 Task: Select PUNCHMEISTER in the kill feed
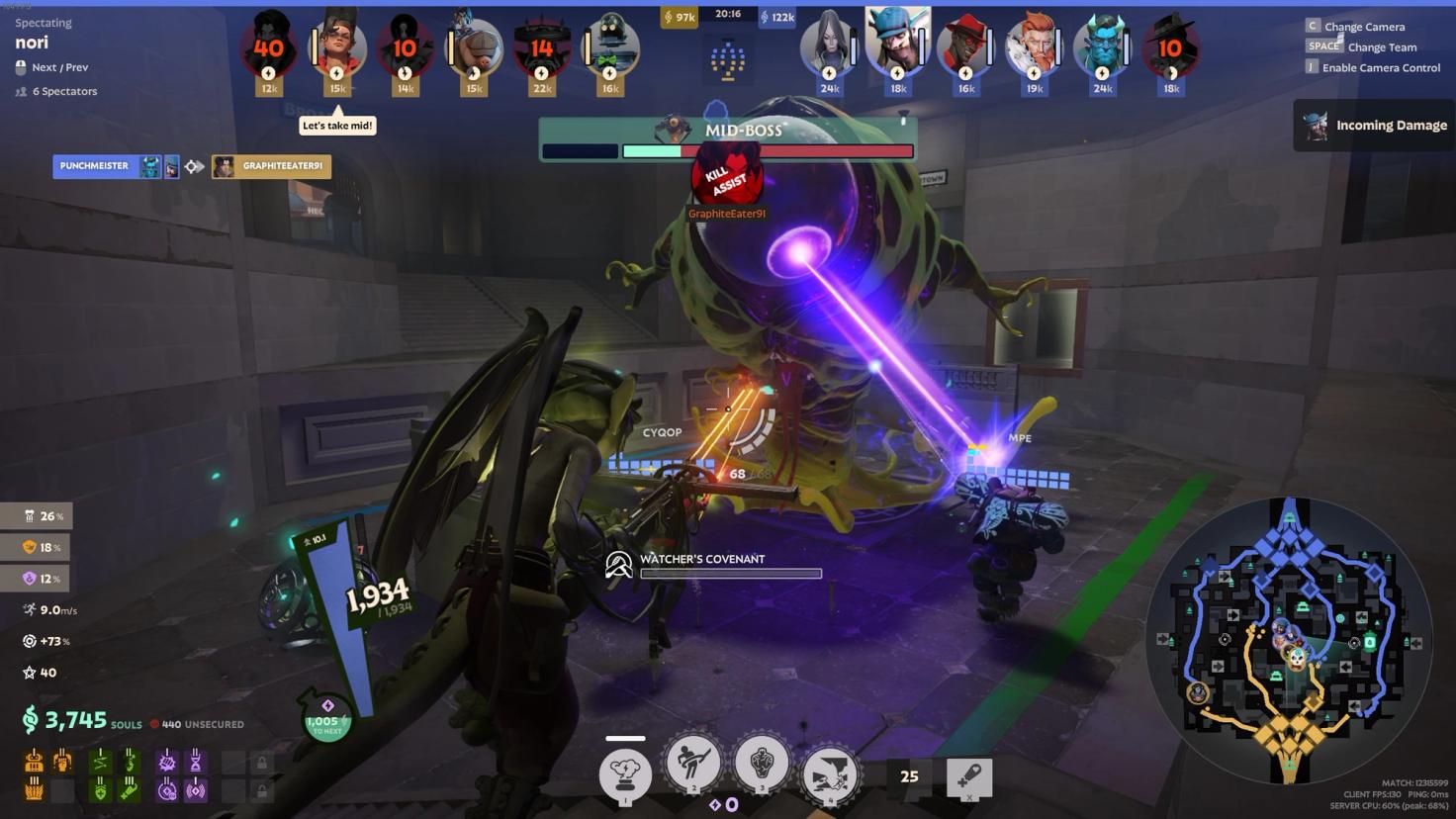pyautogui.click(x=95, y=166)
